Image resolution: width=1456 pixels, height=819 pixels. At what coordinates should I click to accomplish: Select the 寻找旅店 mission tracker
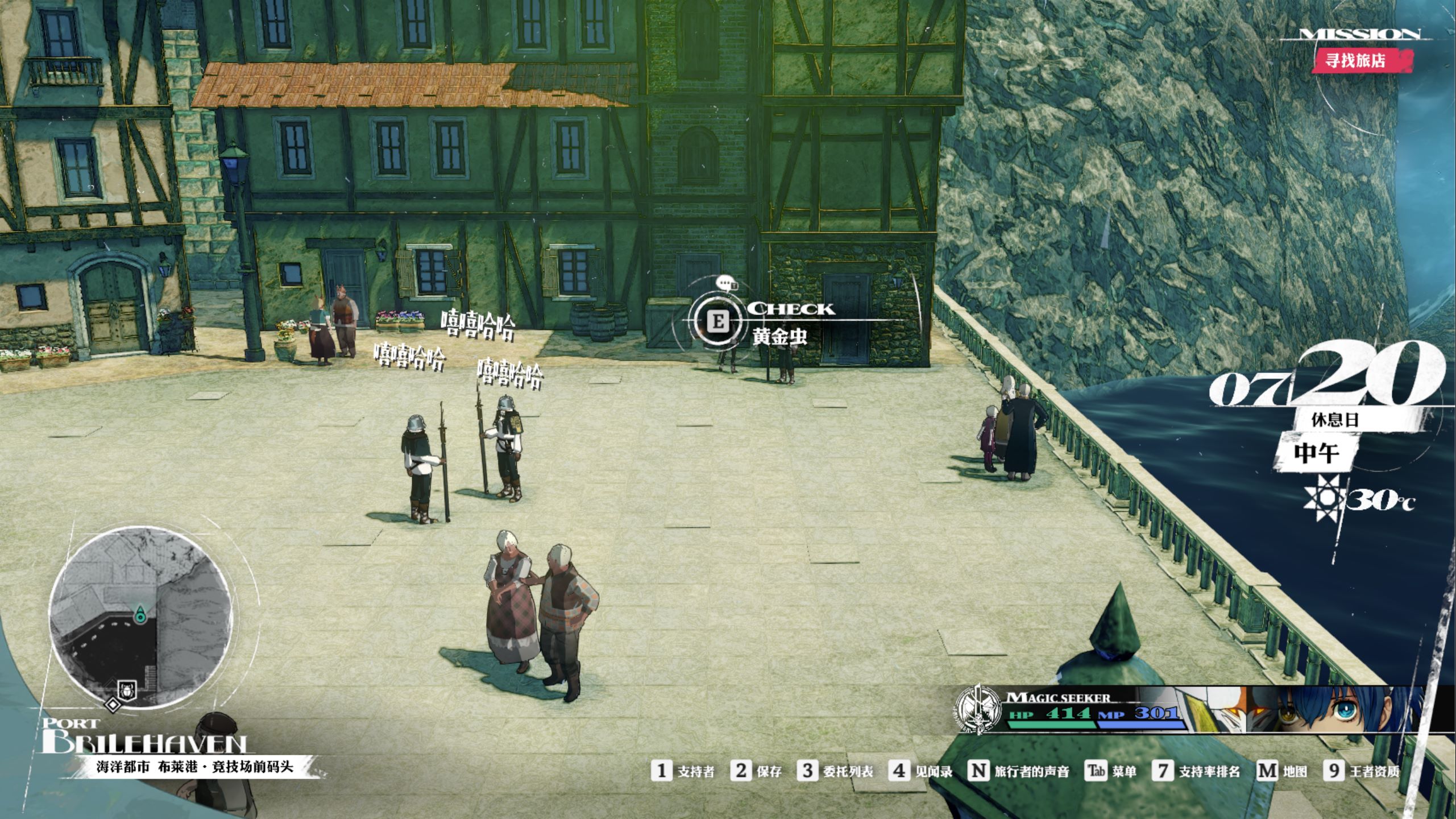point(1356,60)
